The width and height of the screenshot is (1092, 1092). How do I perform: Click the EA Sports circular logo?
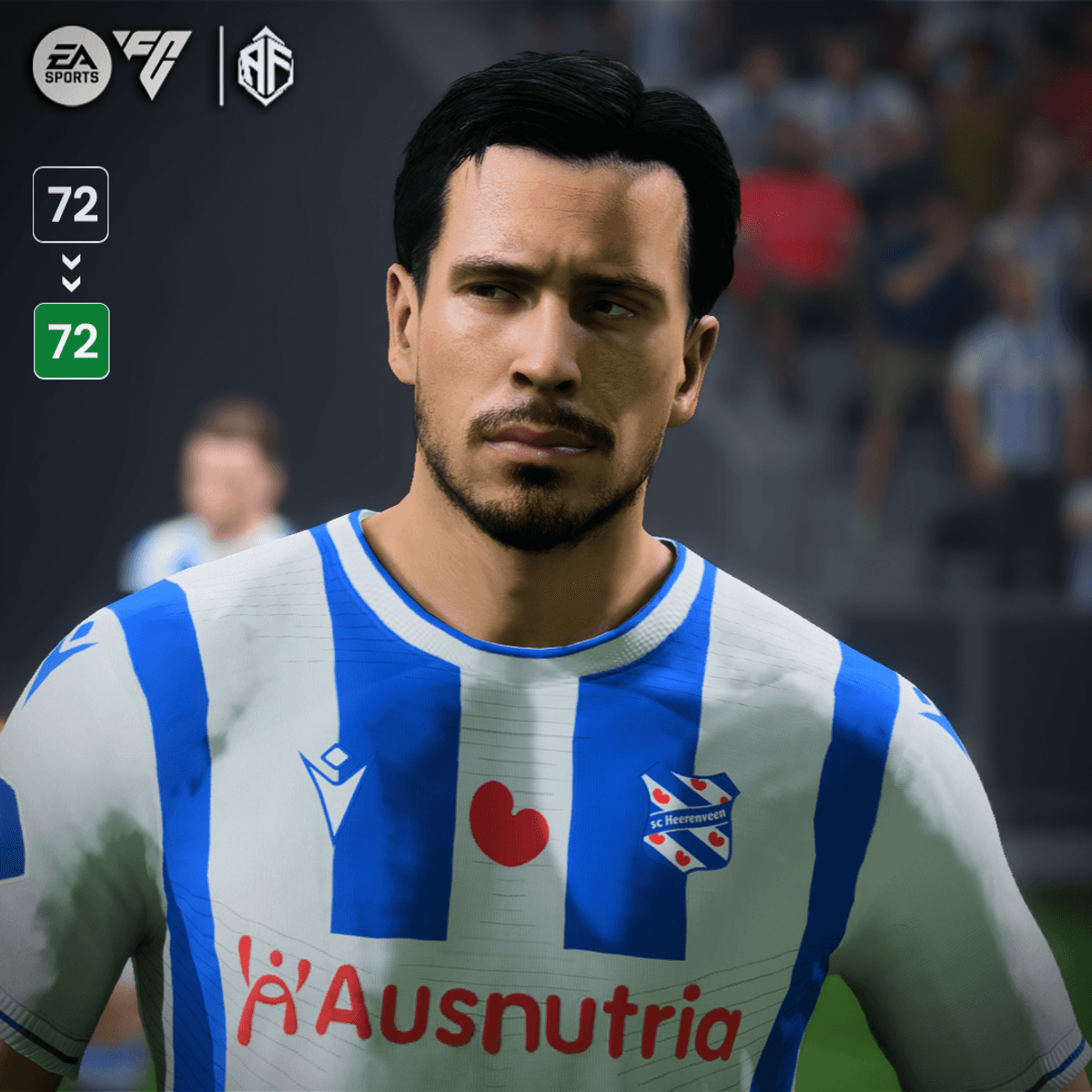72,66
